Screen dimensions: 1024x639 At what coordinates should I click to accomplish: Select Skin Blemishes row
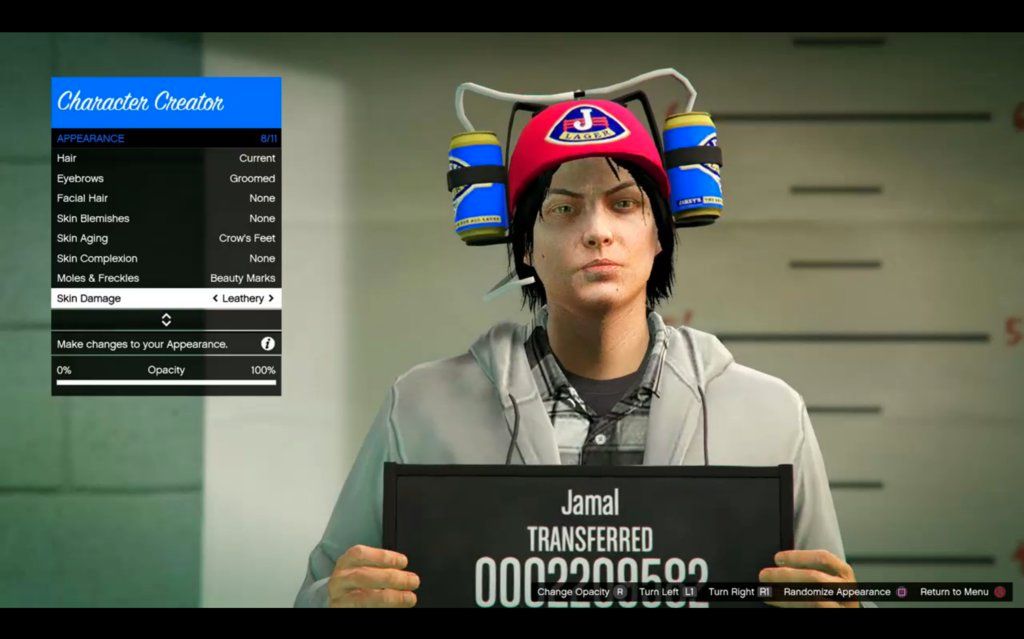click(166, 218)
